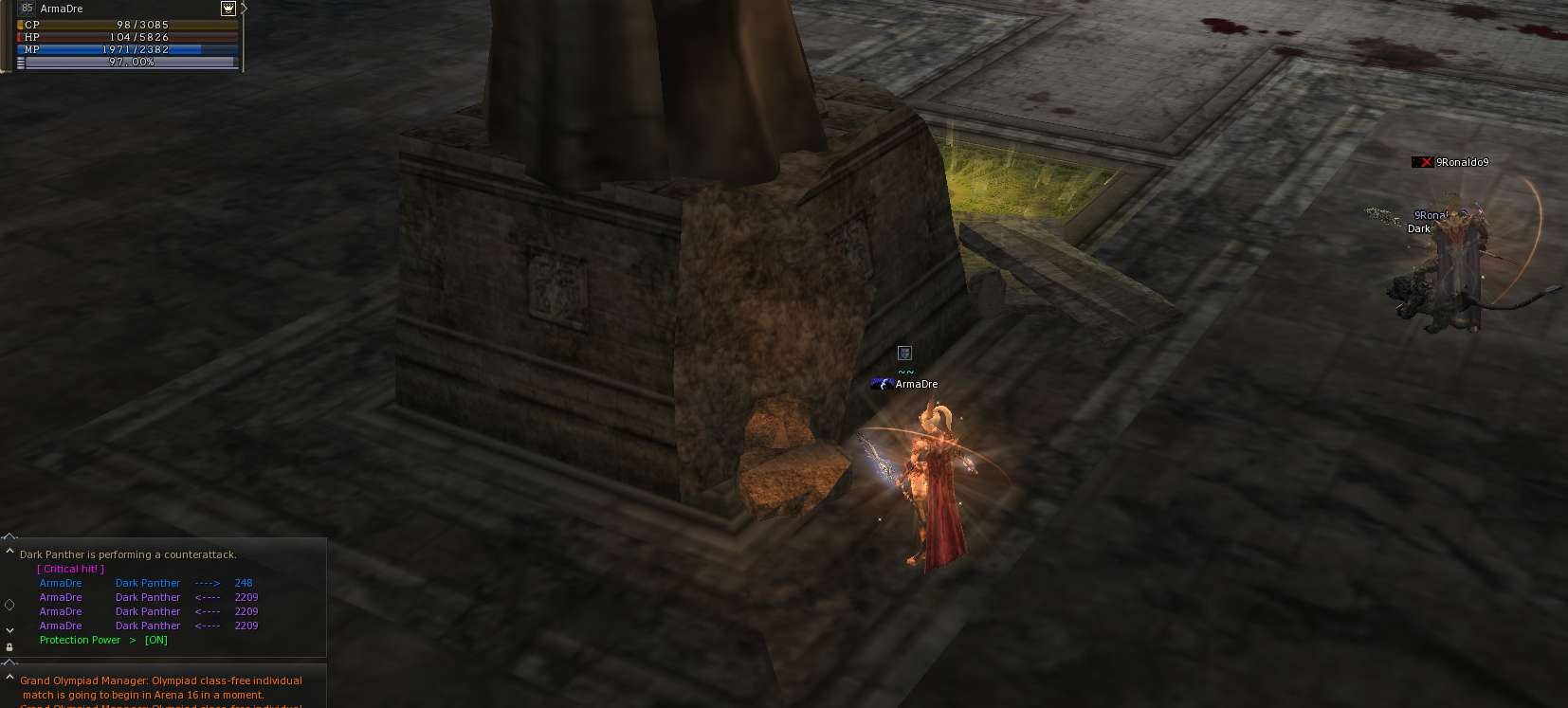This screenshot has height=708, width=1568.
Task: Select ArmaDre's floating name label
Action: point(917,384)
